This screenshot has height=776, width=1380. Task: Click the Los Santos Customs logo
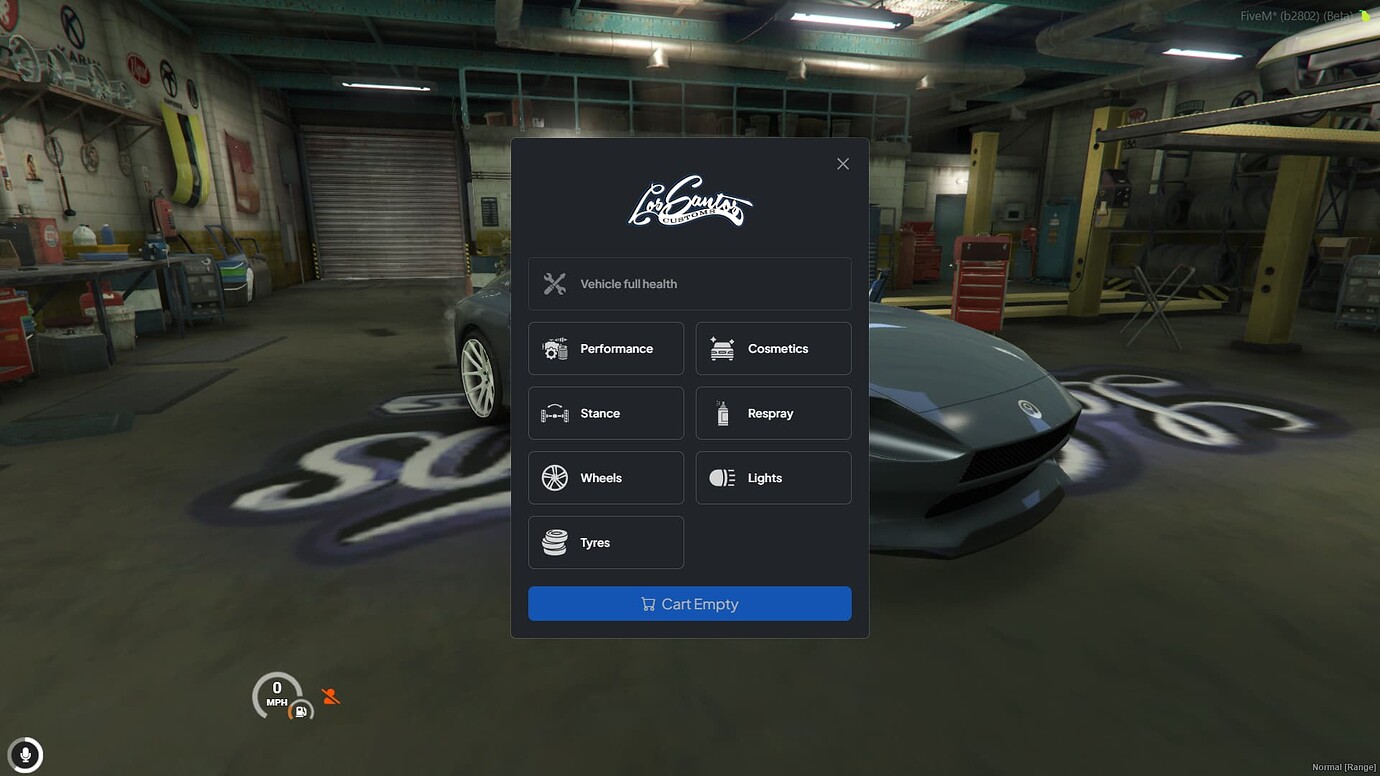point(689,200)
